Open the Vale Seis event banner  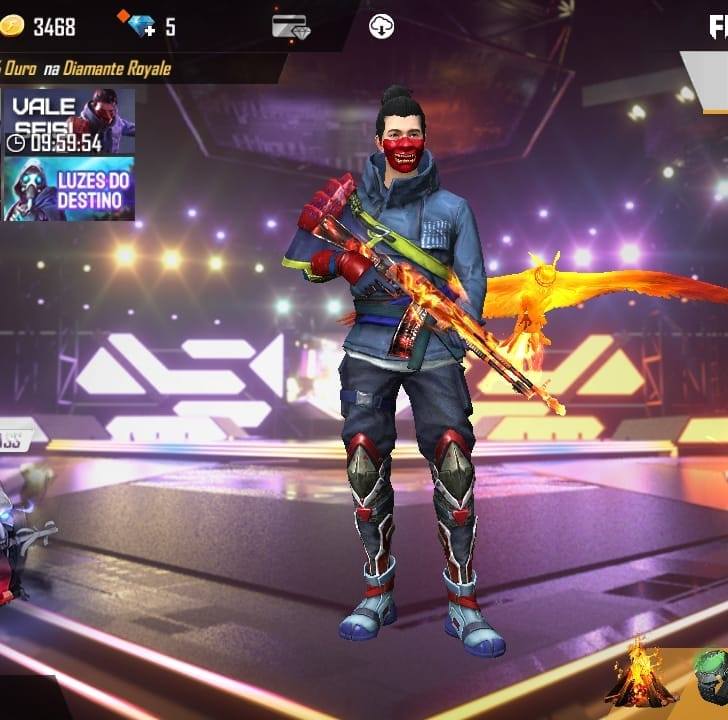[68, 121]
